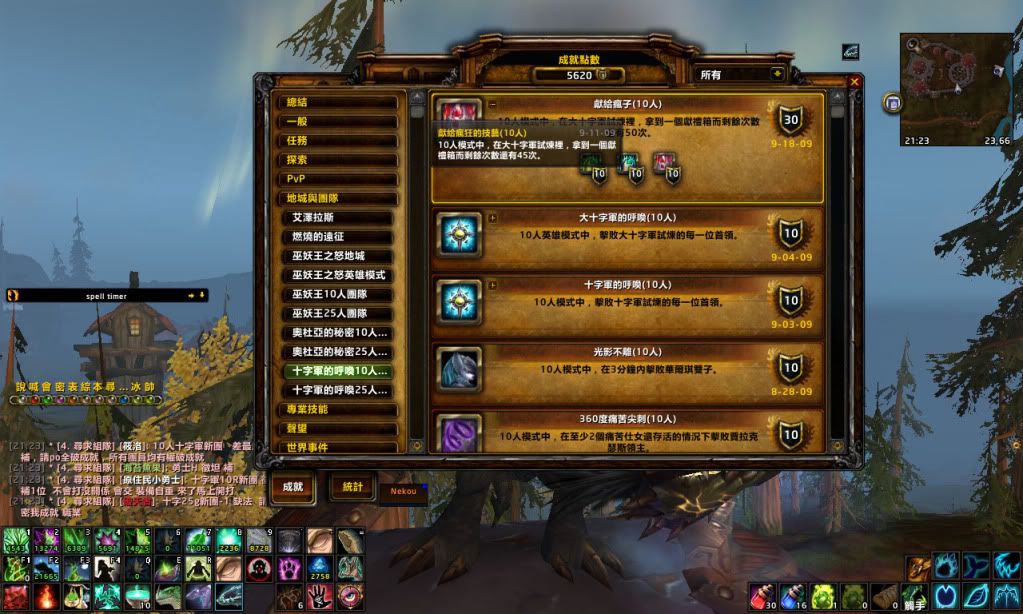Expand the 大十字軍的呼喚(10人) achievement
This screenshot has width=1023, height=614.
[492, 216]
